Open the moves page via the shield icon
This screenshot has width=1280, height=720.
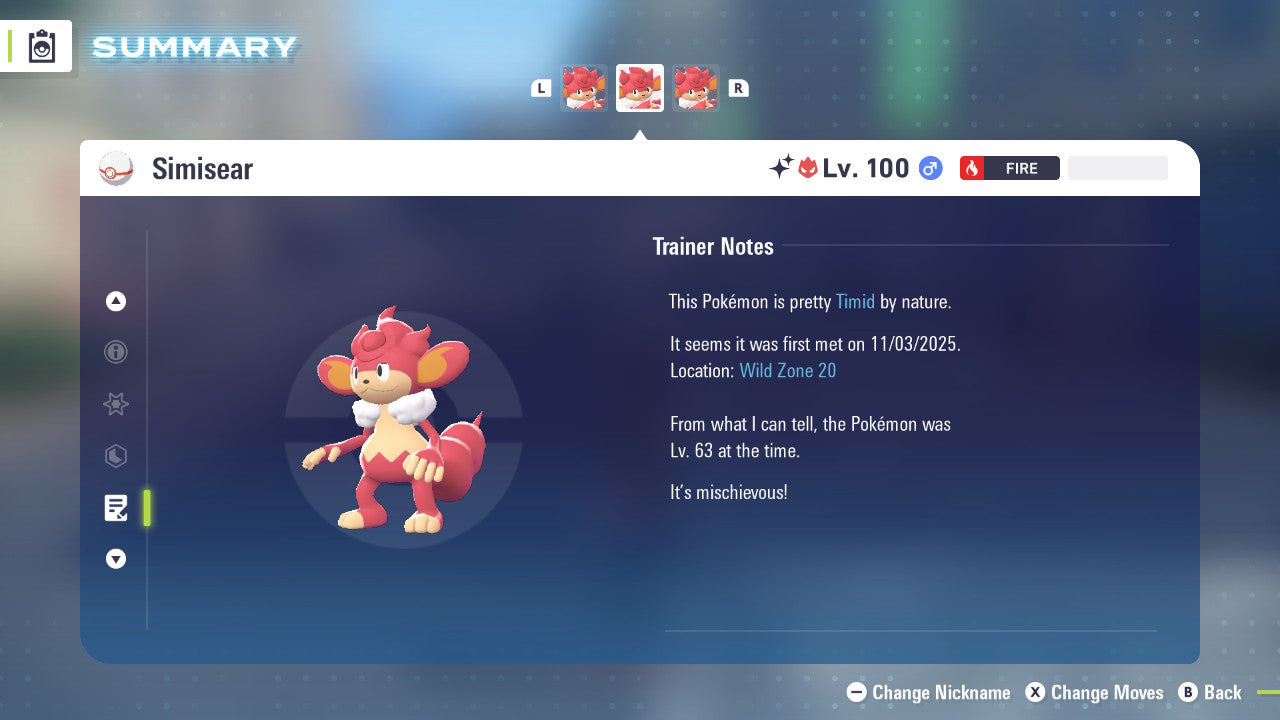[x=116, y=456]
